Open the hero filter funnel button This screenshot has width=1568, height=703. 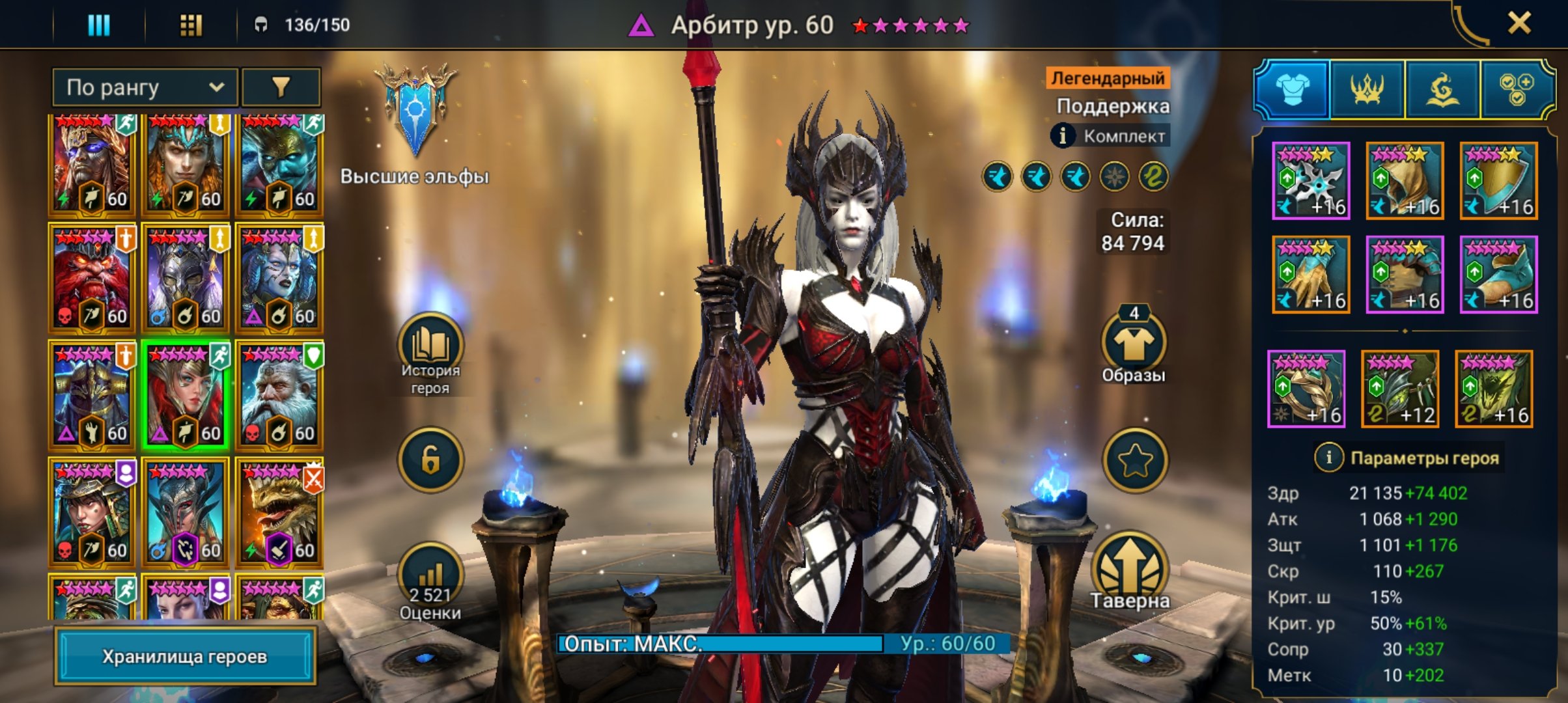coord(281,87)
